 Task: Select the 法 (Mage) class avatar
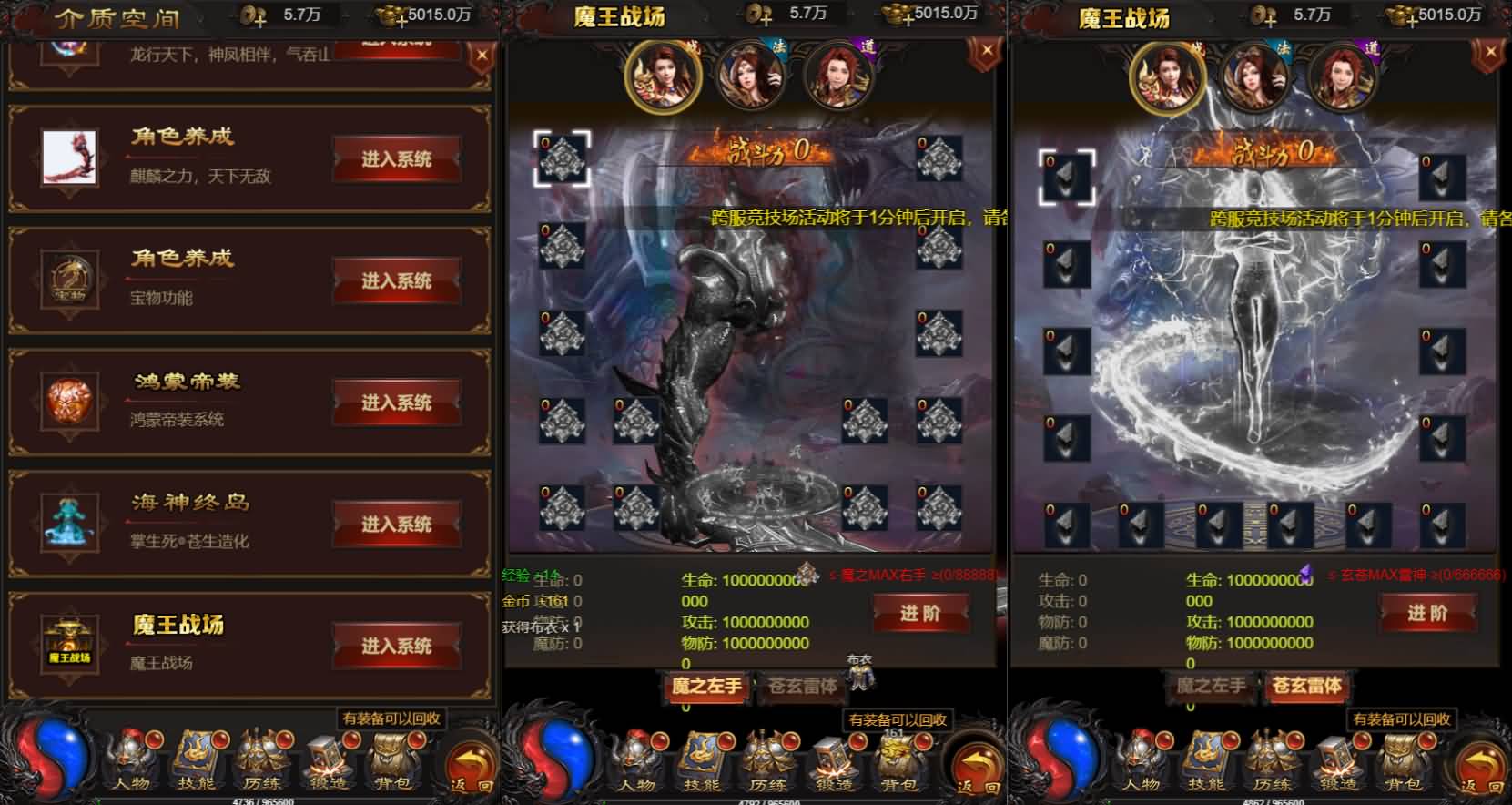pos(751,77)
